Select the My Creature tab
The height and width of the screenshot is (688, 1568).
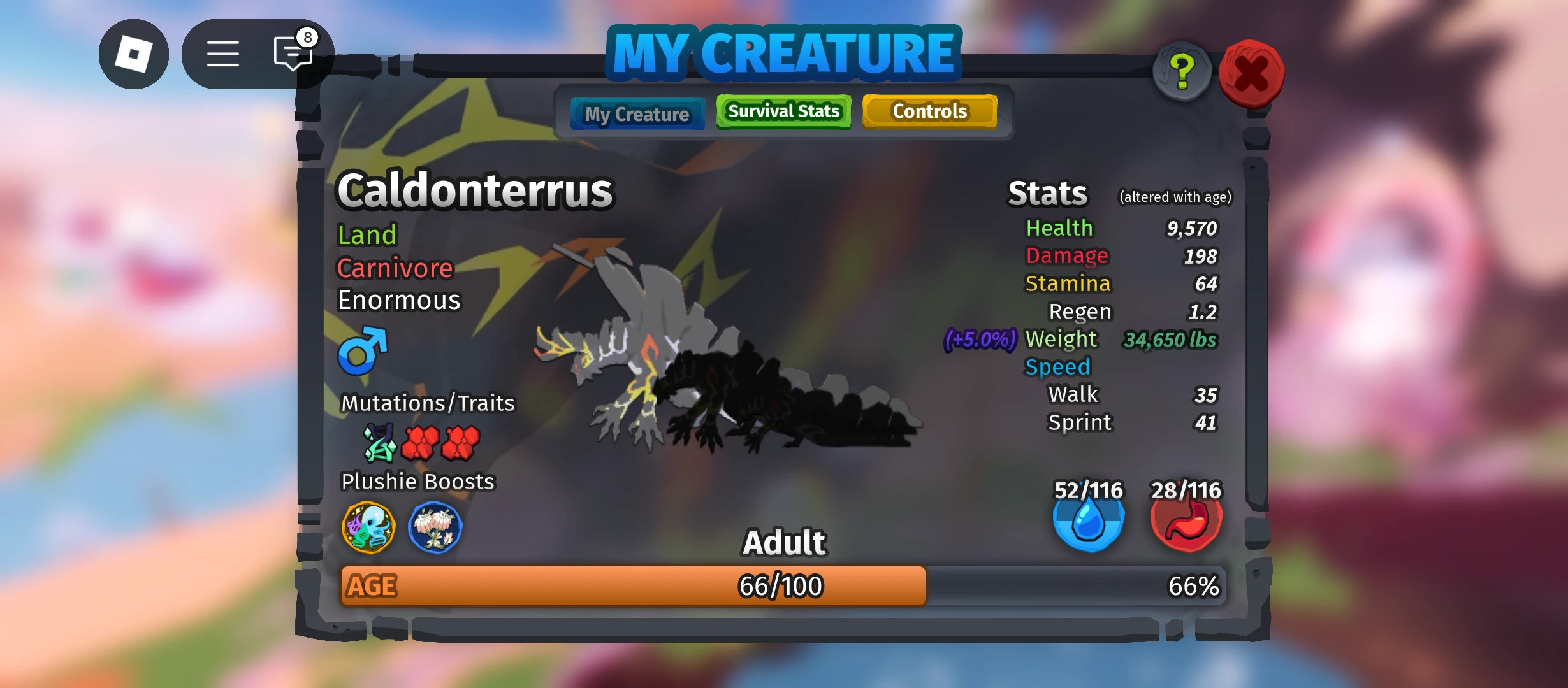click(637, 113)
